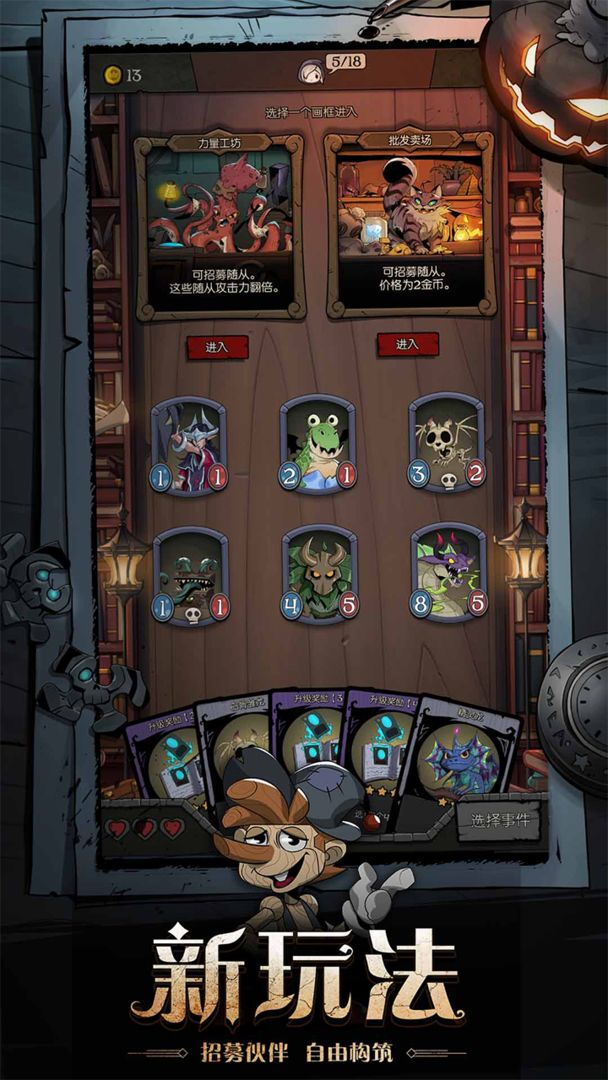Image resolution: width=608 pixels, height=1080 pixels.
Task: Choose the horned wizard minion
Action: point(190,445)
